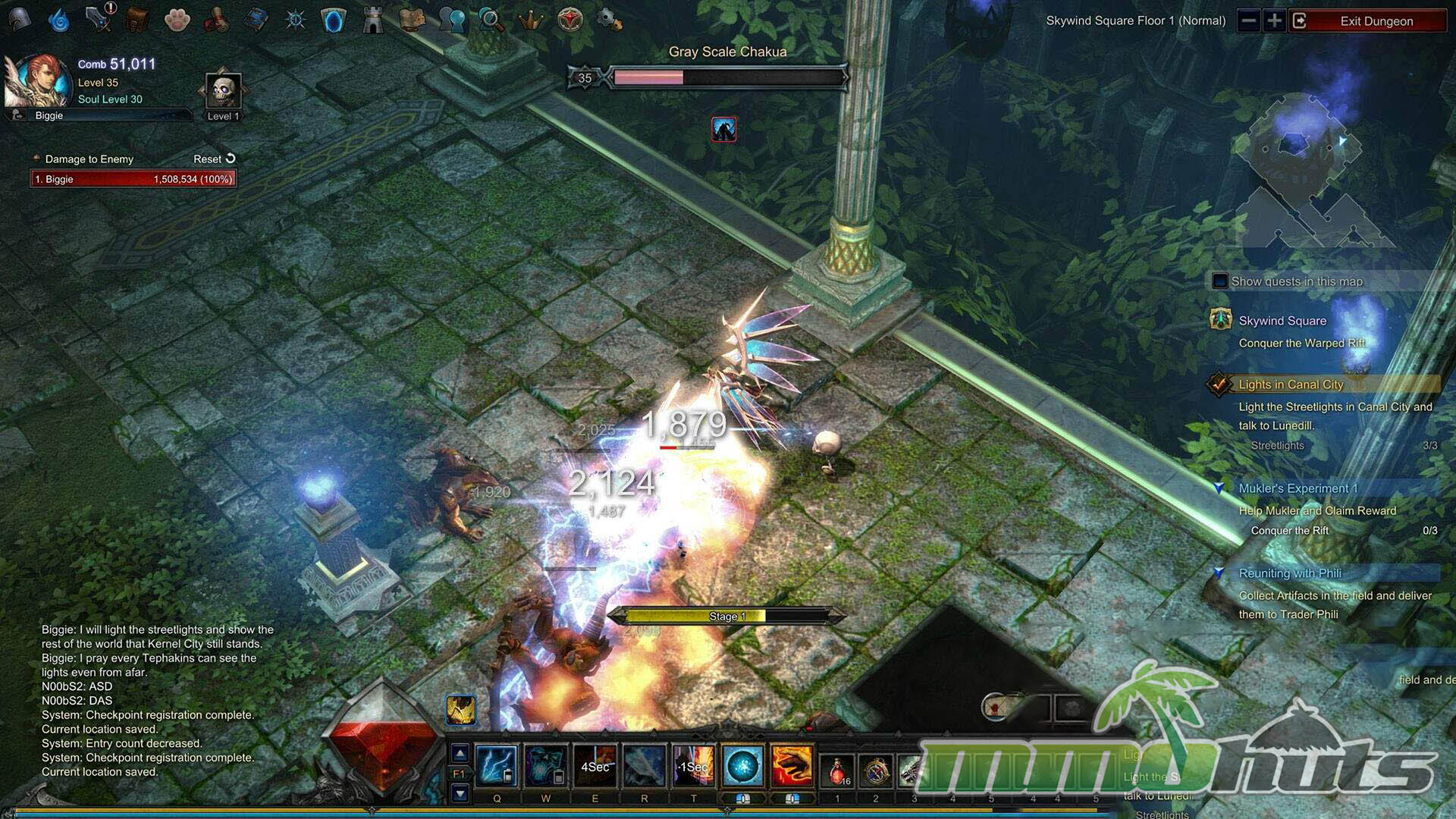Activate the lightning bolt skill on Q
This screenshot has width=1456, height=819.
coord(497,765)
